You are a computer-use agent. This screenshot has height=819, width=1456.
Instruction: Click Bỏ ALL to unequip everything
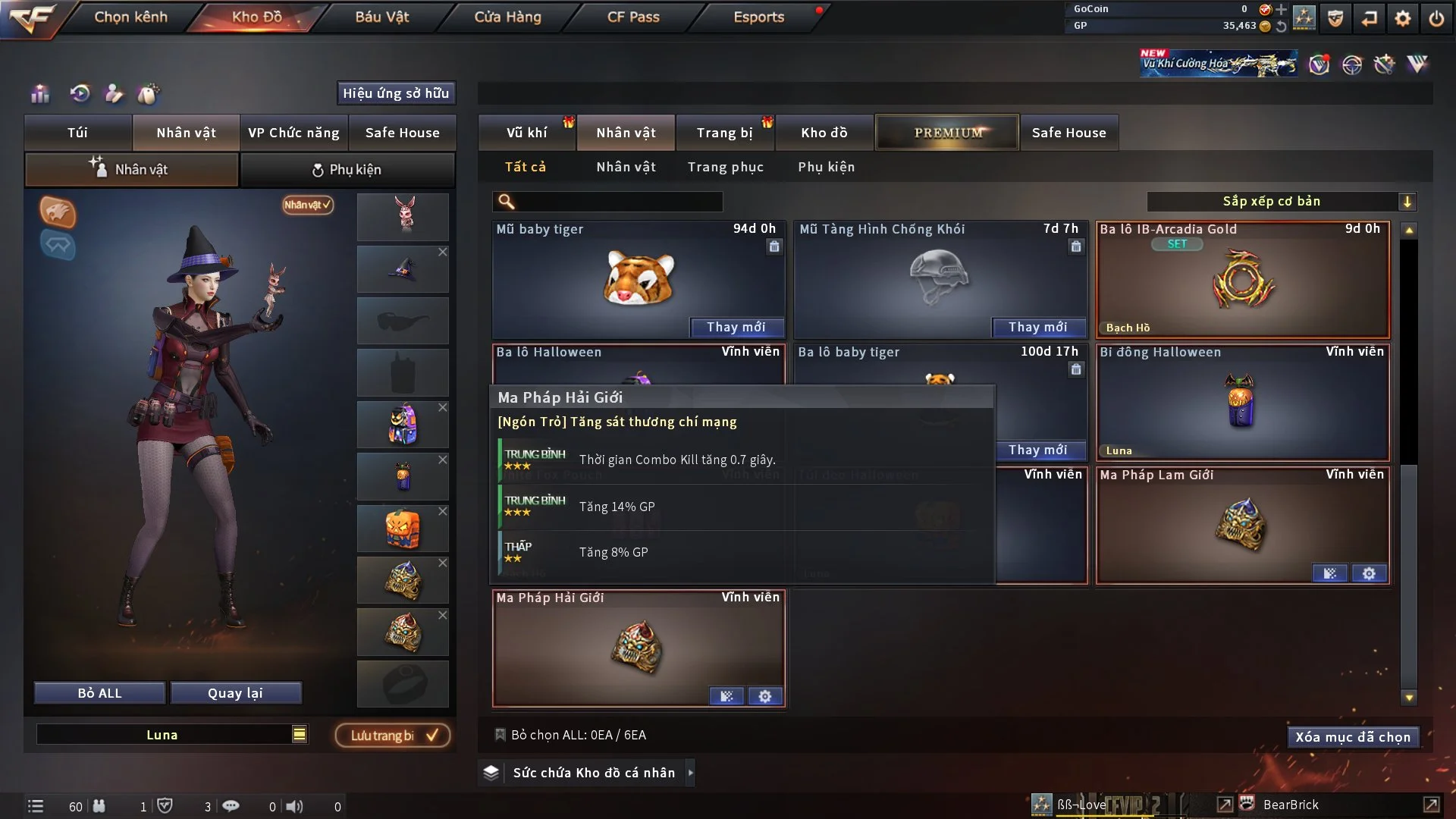click(99, 693)
